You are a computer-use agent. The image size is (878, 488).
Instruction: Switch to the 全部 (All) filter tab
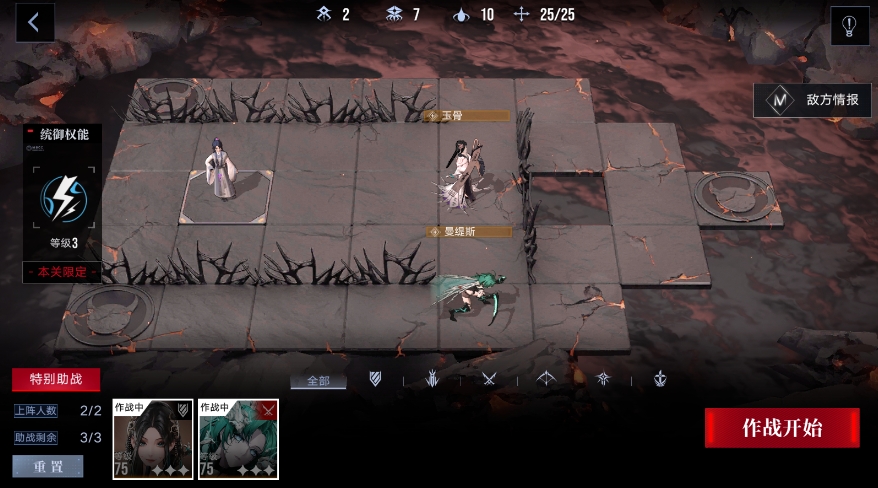point(318,380)
